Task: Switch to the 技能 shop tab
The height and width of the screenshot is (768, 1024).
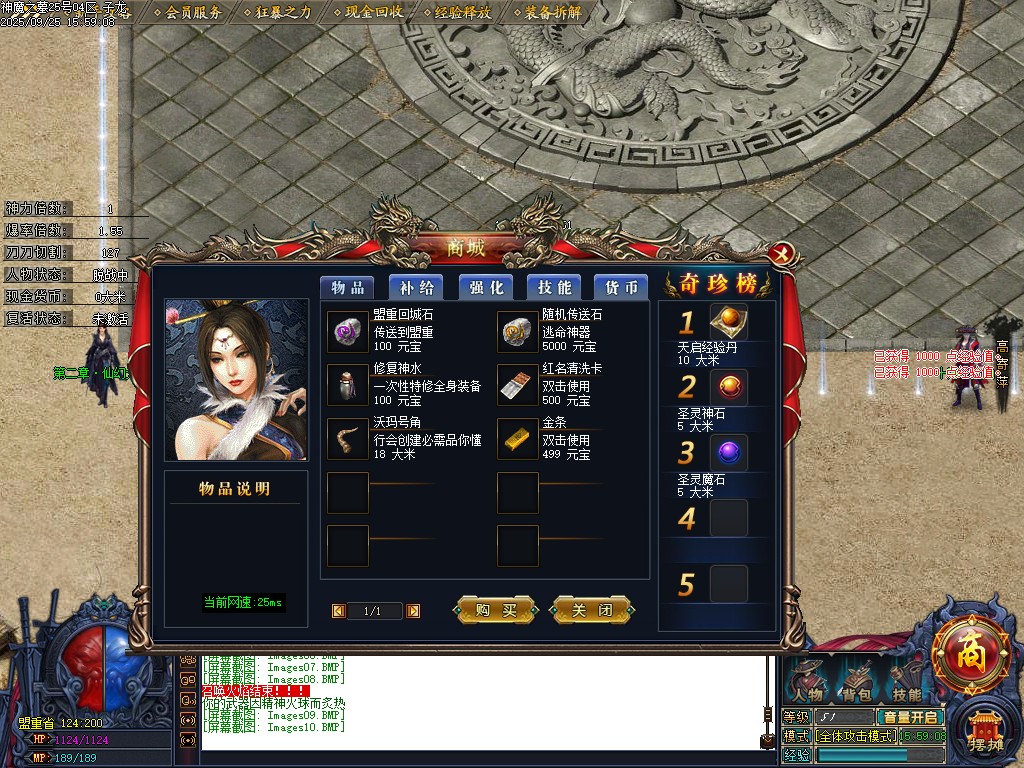Action: point(554,288)
